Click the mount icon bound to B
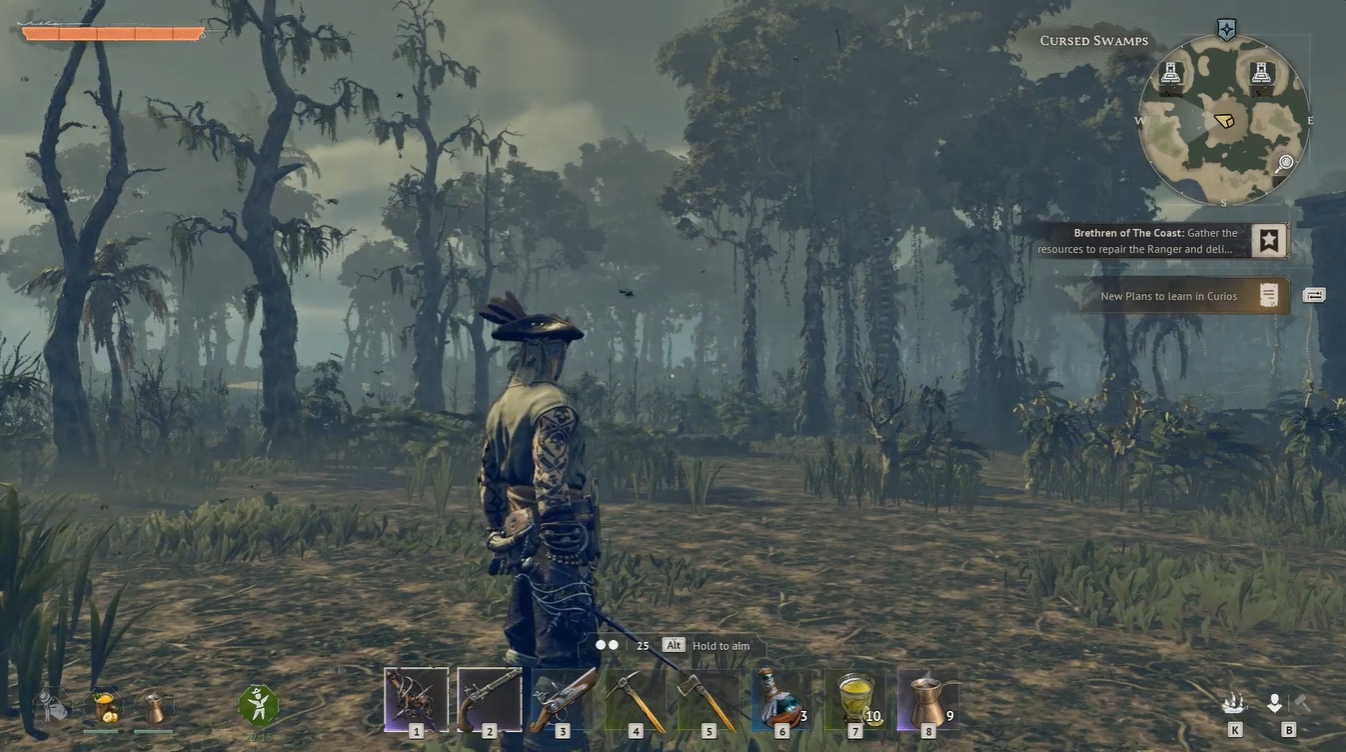The image size is (1346, 752). (1274, 702)
